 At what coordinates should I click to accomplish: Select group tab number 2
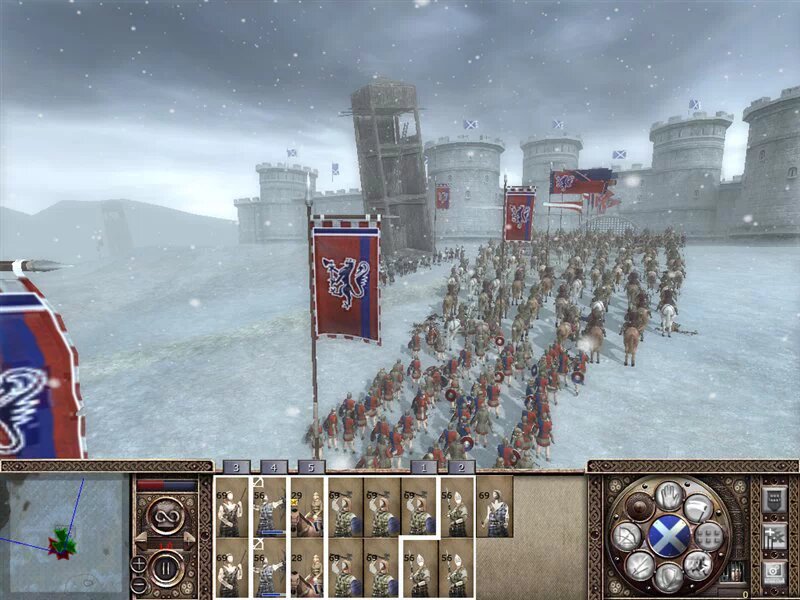click(x=460, y=466)
